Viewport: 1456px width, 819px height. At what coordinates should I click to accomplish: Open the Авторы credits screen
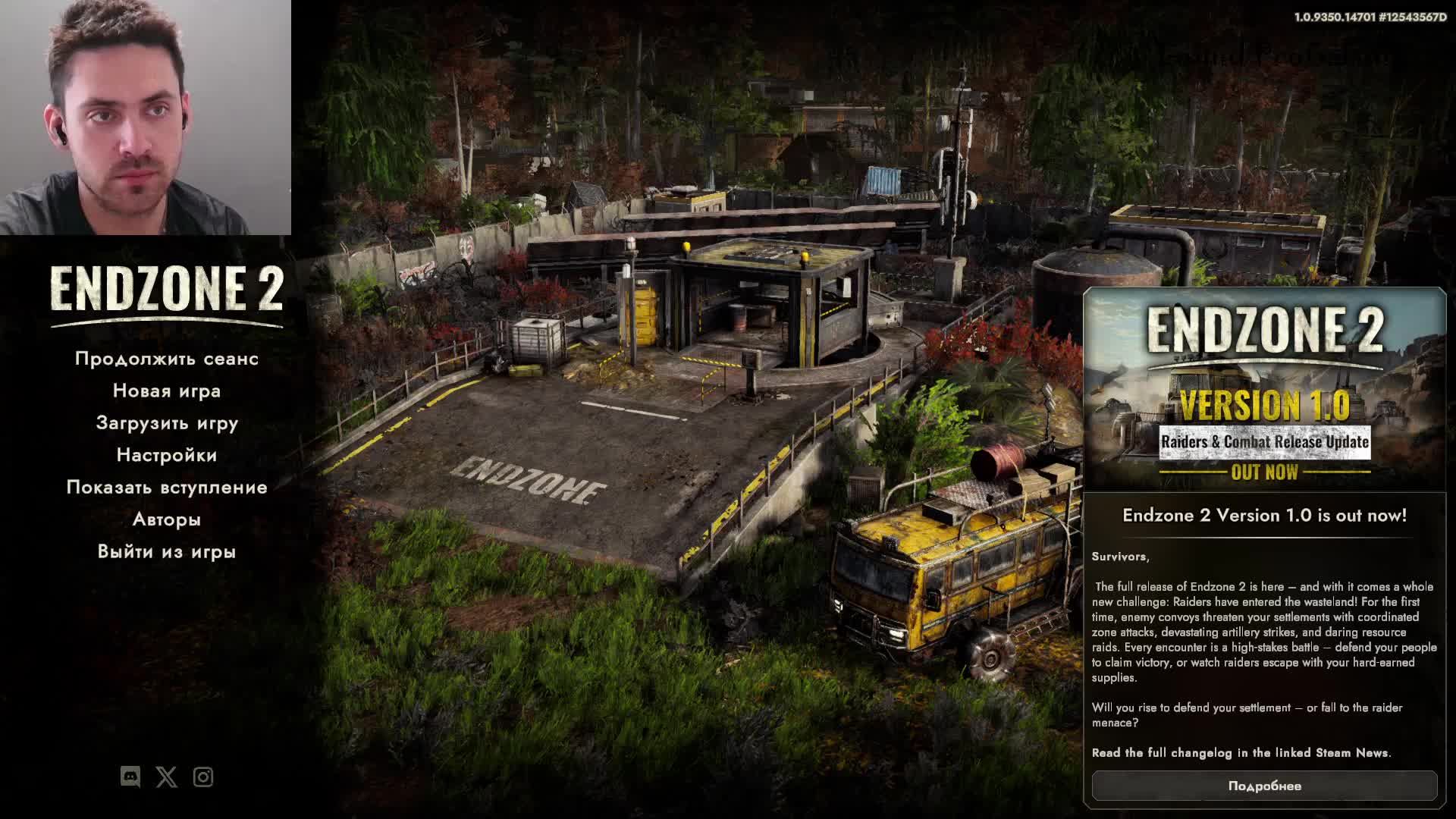[x=167, y=519]
